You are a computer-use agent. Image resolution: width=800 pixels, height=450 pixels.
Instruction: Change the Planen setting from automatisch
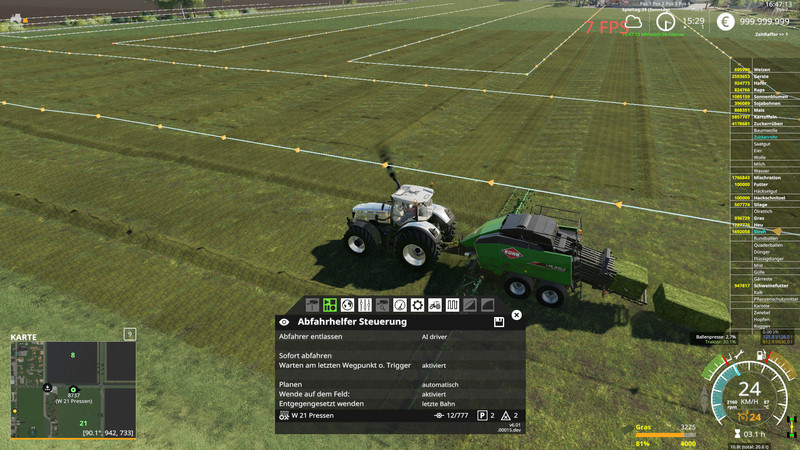point(440,384)
